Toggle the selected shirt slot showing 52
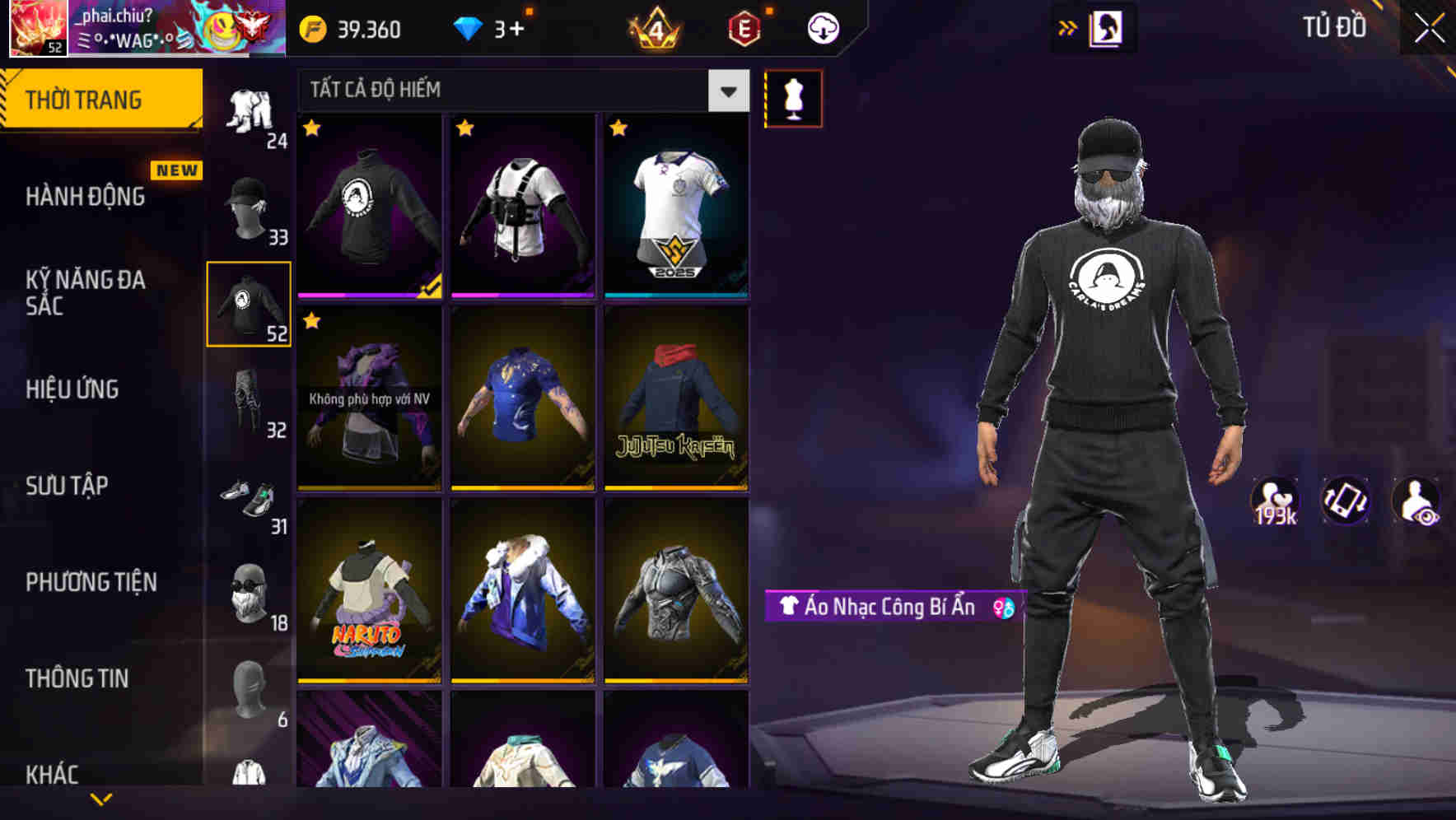 [249, 304]
